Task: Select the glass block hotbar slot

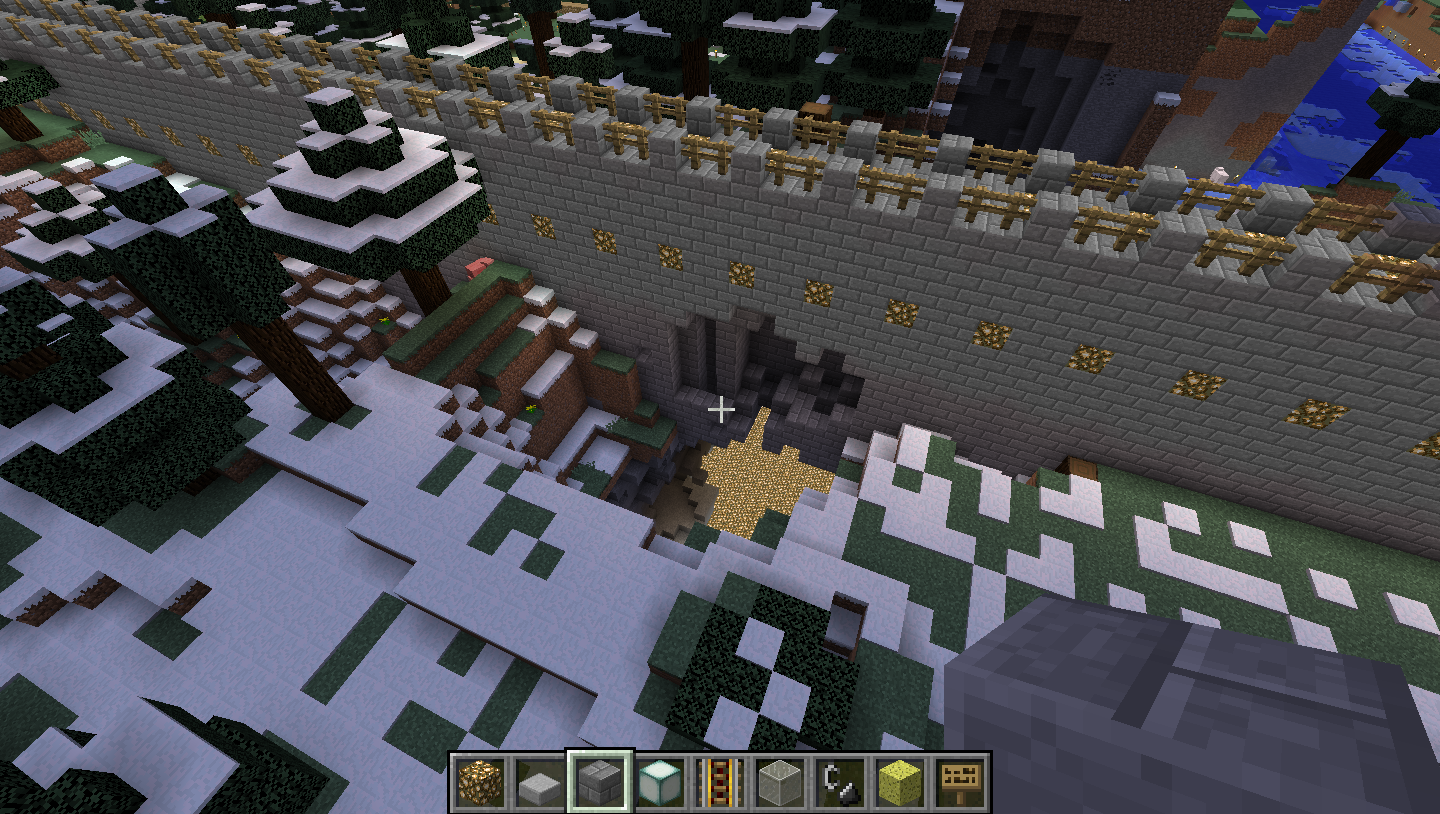Action: click(x=779, y=781)
